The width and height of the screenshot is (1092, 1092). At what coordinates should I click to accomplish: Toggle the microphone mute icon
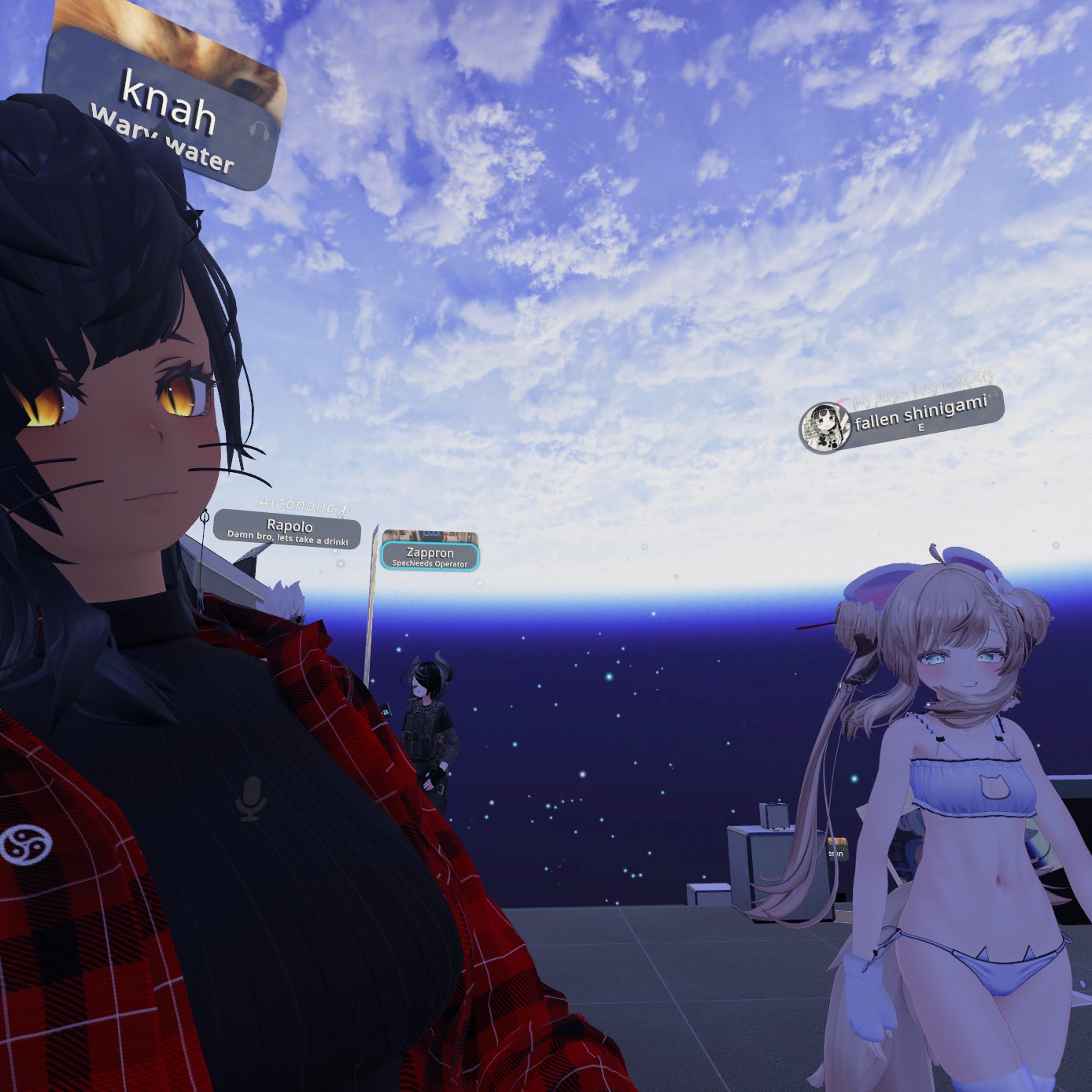[251, 798]
